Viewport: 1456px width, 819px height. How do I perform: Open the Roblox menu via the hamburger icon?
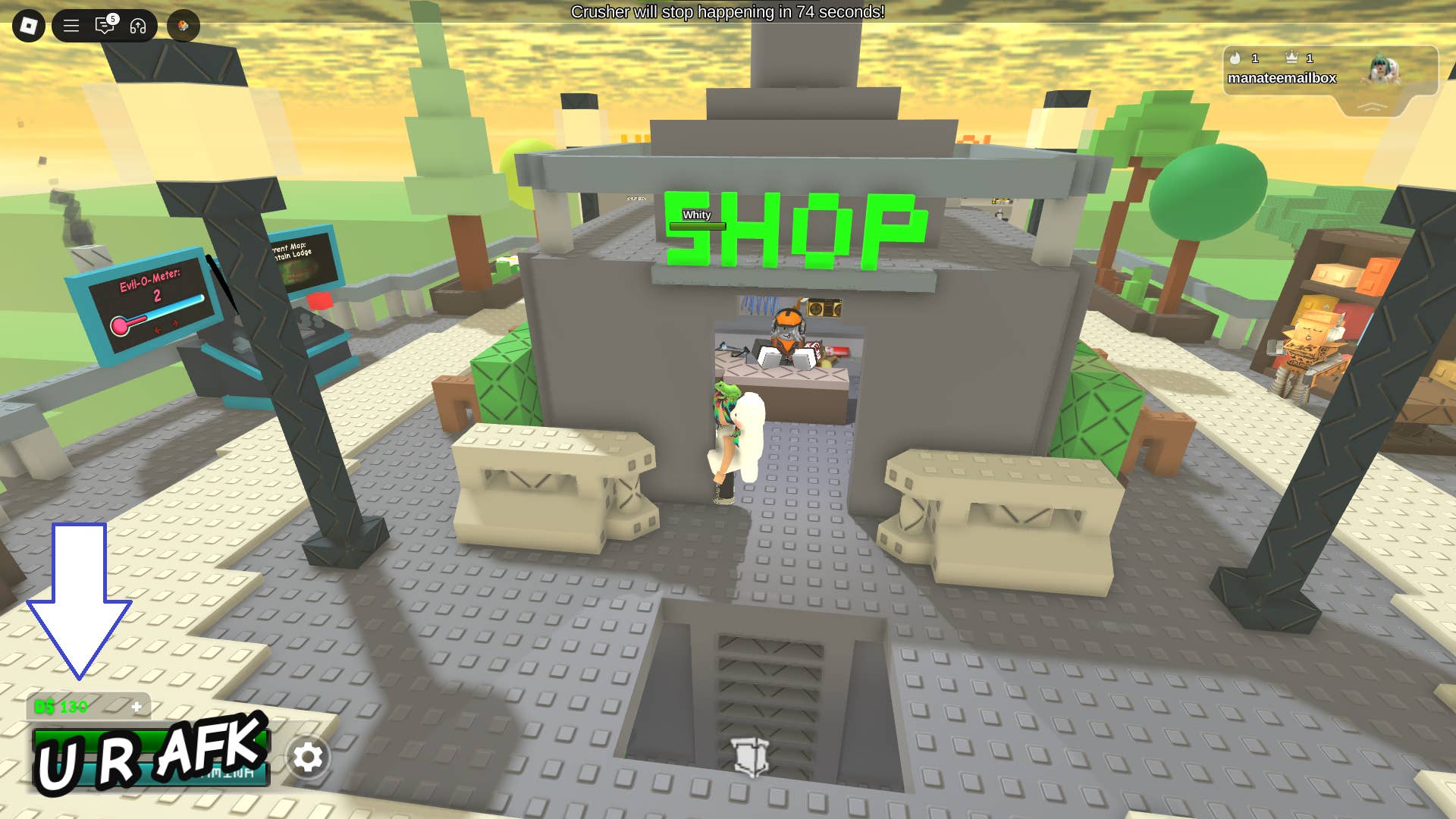click(71, 25)
